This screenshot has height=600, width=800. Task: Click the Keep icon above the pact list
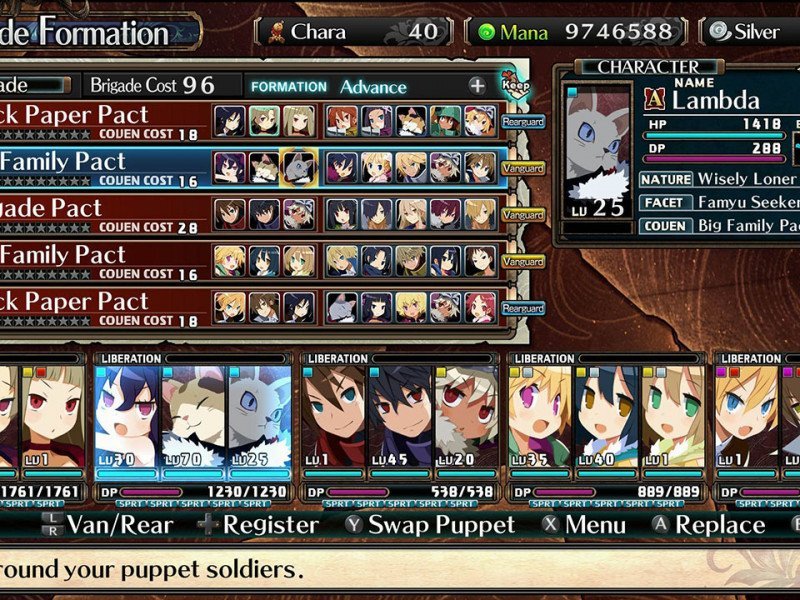515,82
